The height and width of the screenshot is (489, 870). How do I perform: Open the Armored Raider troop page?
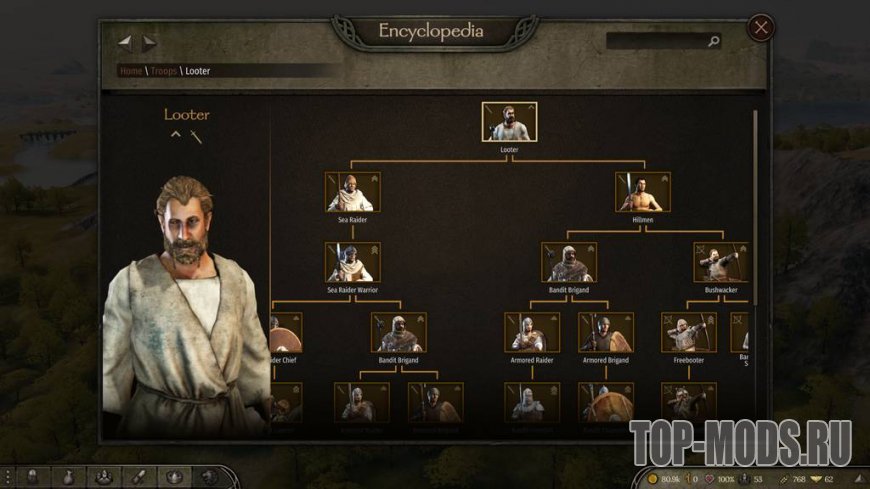pos(532,333)
